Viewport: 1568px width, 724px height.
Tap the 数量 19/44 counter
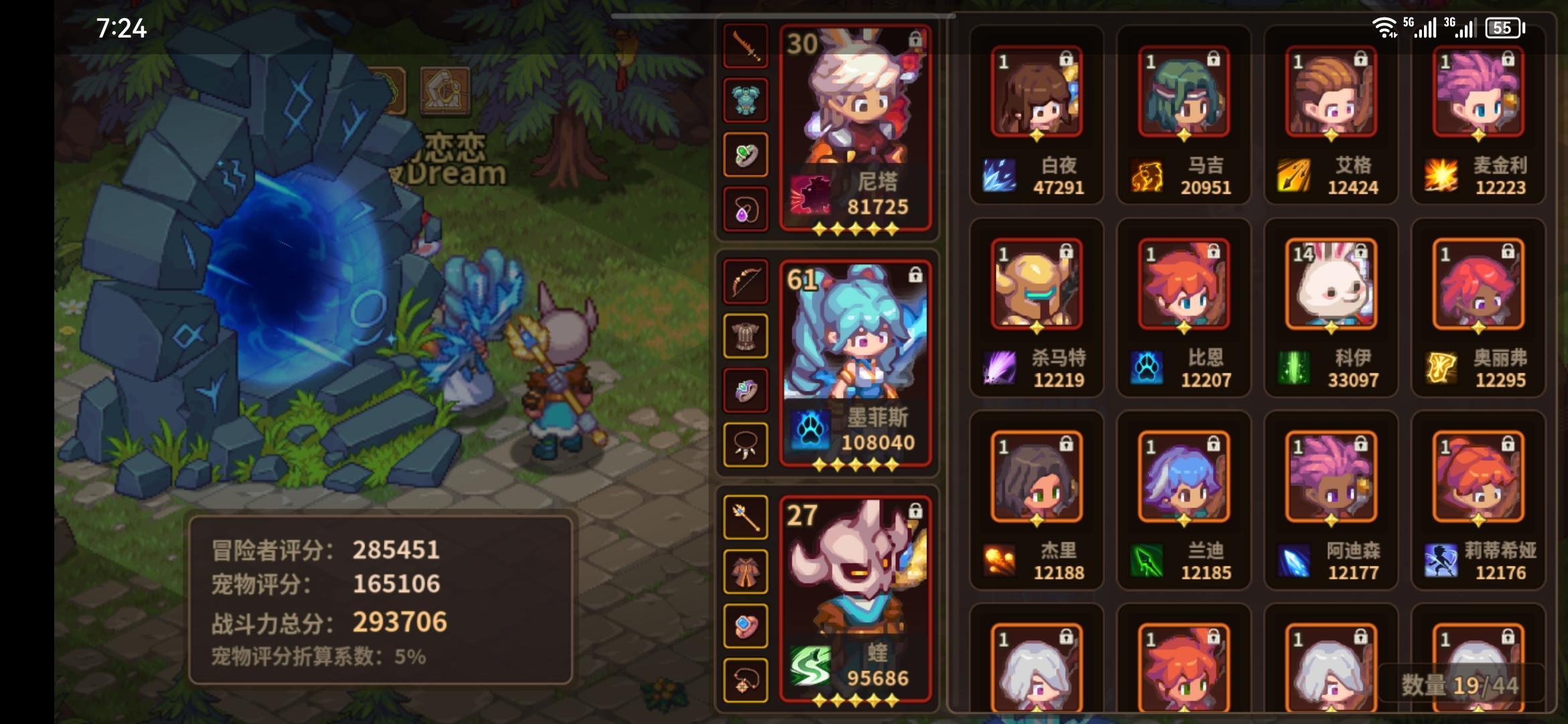tap(1459, 684)
